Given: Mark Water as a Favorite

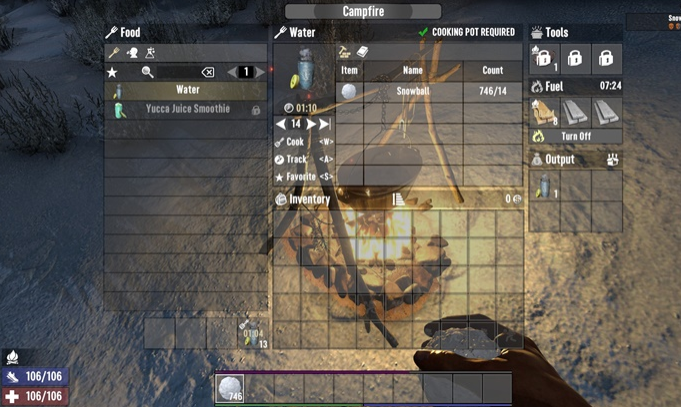Looking at the screenshot, I should click(x=301, y=176).
